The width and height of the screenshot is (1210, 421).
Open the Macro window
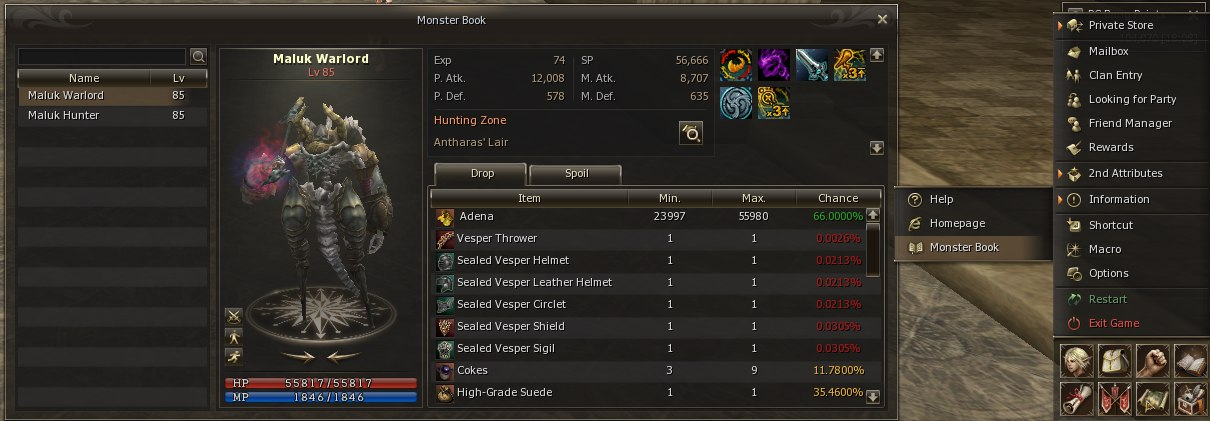point(1105,249)
